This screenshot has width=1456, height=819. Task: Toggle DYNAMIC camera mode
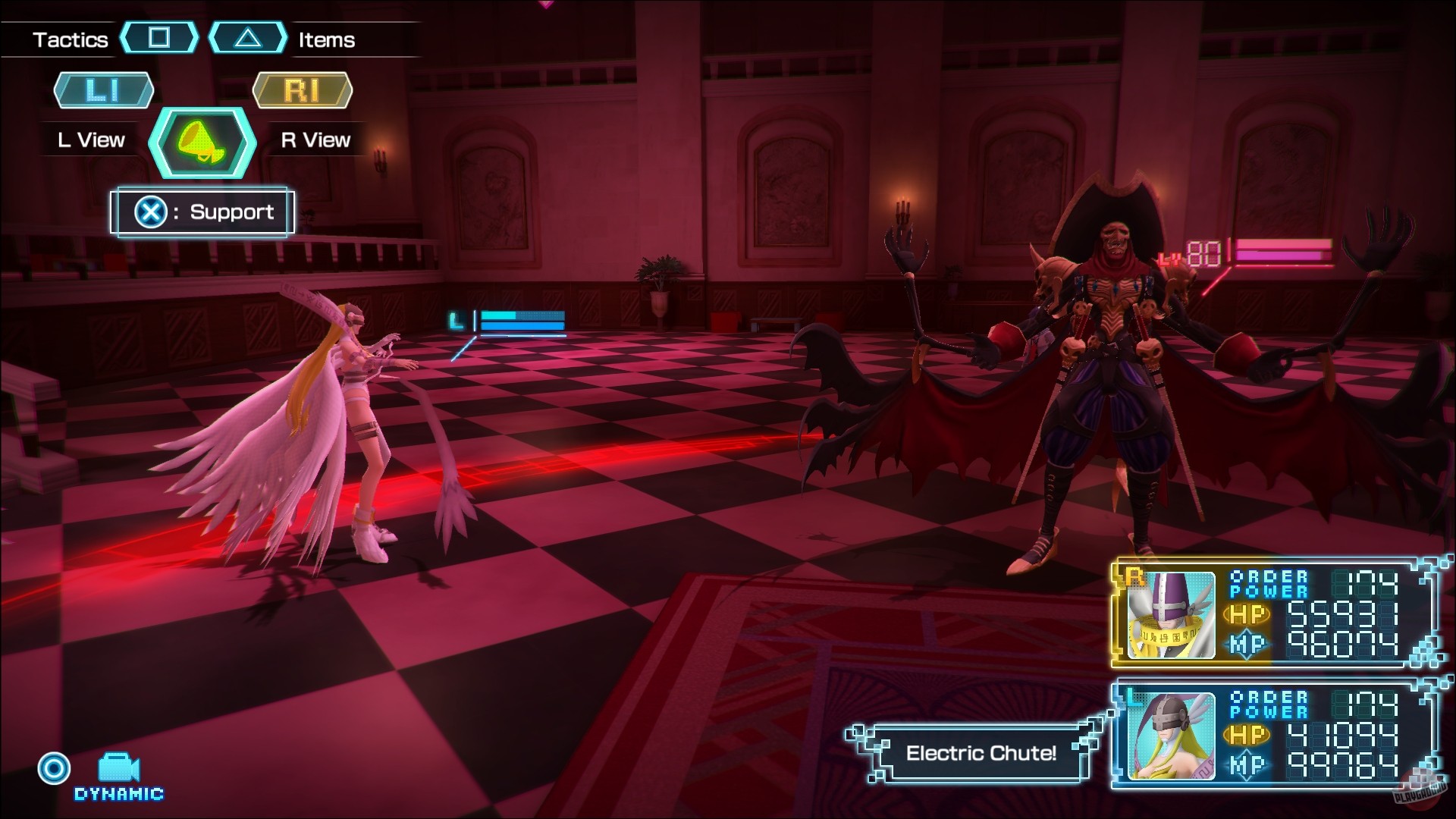[118, 795]
